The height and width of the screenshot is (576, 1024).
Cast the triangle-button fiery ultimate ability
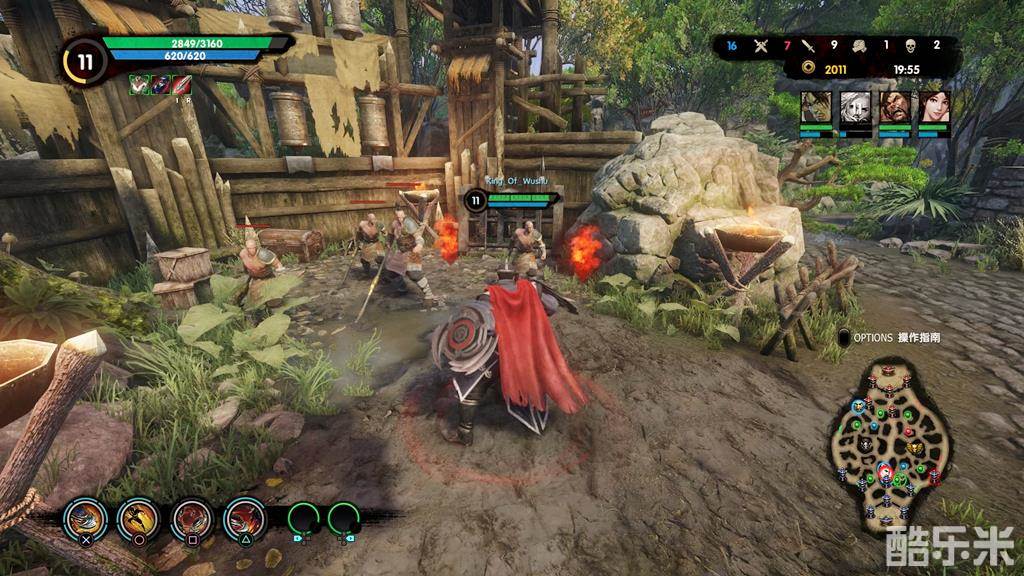[245, 518]
